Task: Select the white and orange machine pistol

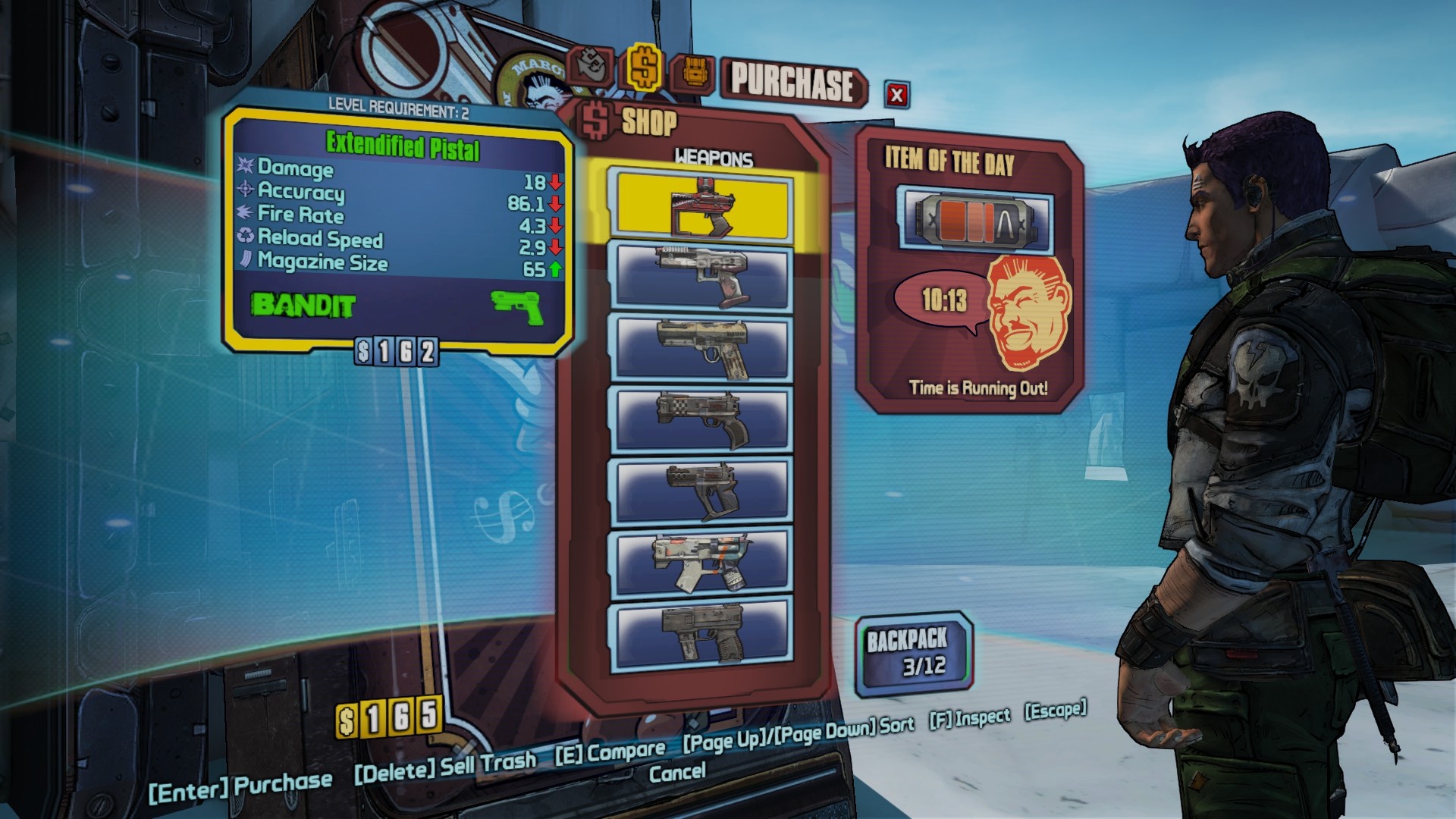Action: coord(701,563)
